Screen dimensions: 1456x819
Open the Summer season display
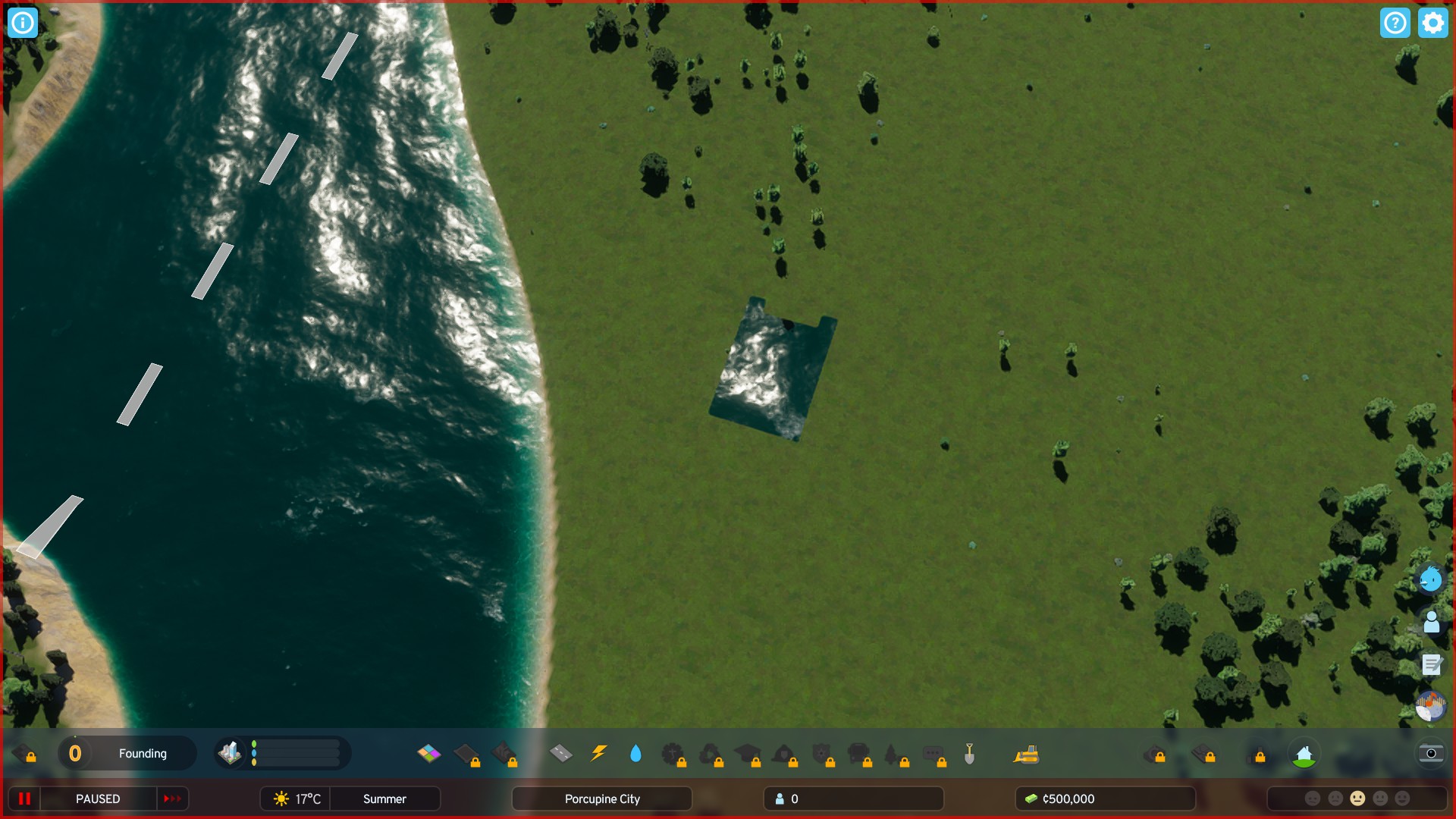385,799
